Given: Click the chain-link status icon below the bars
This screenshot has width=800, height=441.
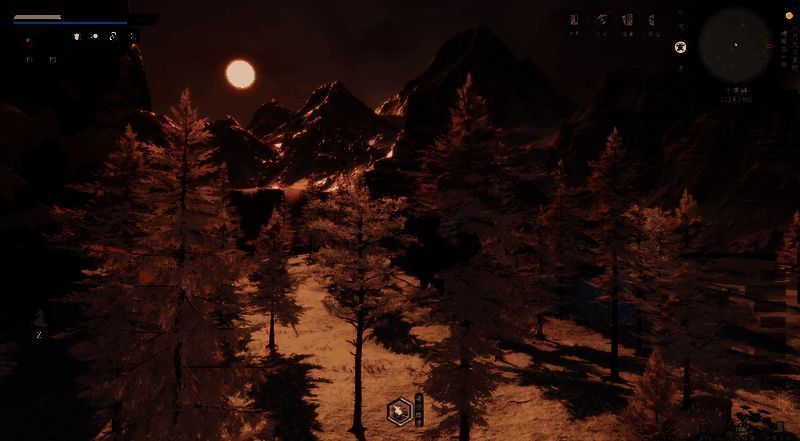Looking at the screenshot, I should pos(113,37).
